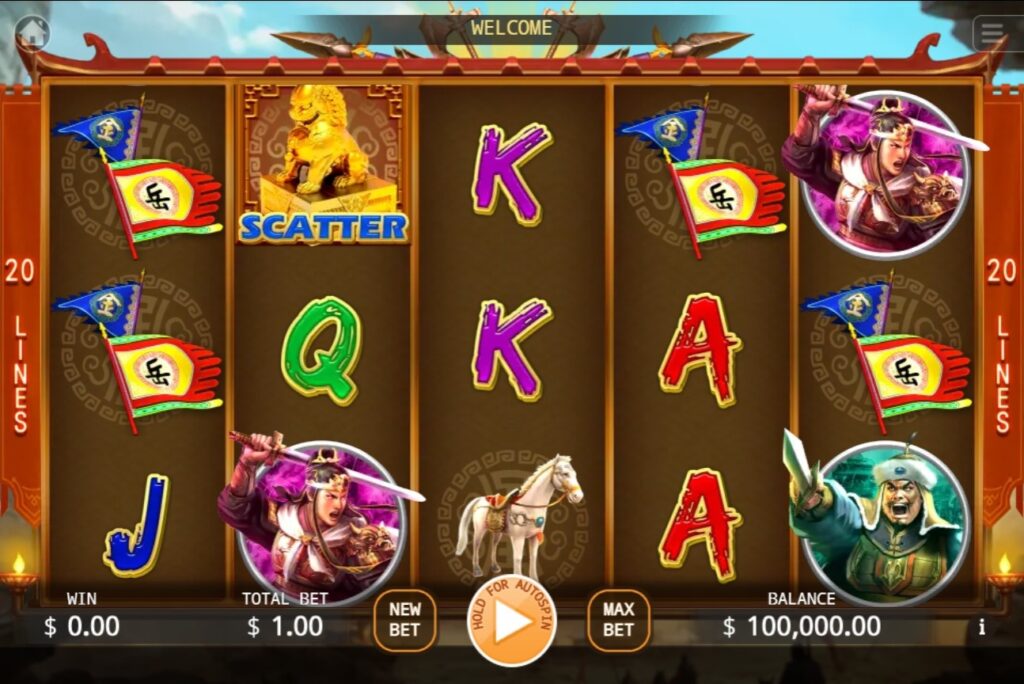Spin the reels with the play button

coord(511,622)
